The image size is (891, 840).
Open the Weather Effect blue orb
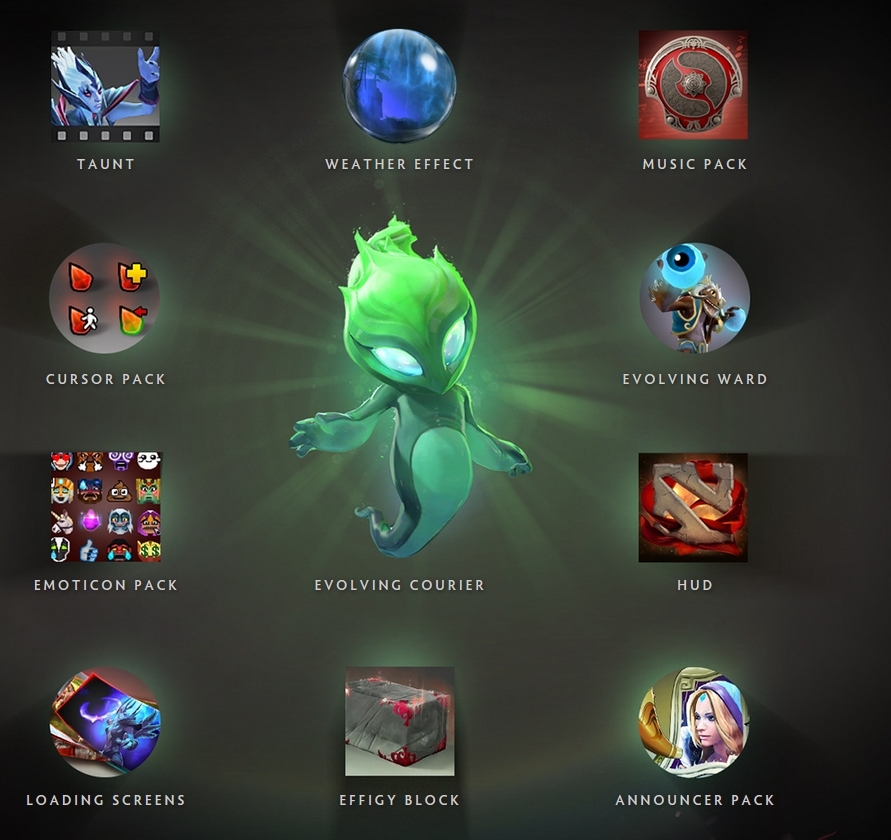coord(399,85)
